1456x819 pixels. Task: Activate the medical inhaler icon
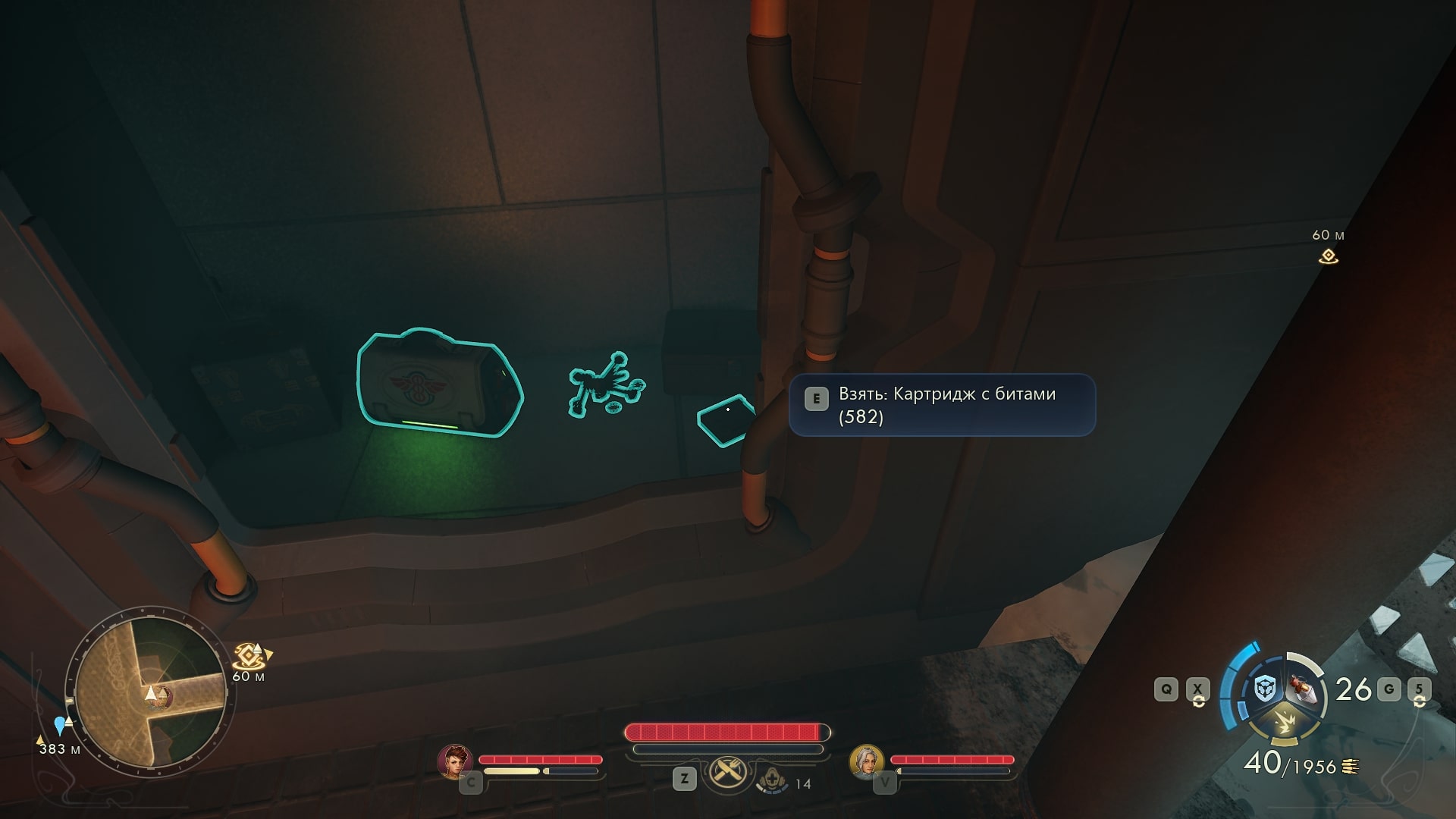click(x=771, y=780)
